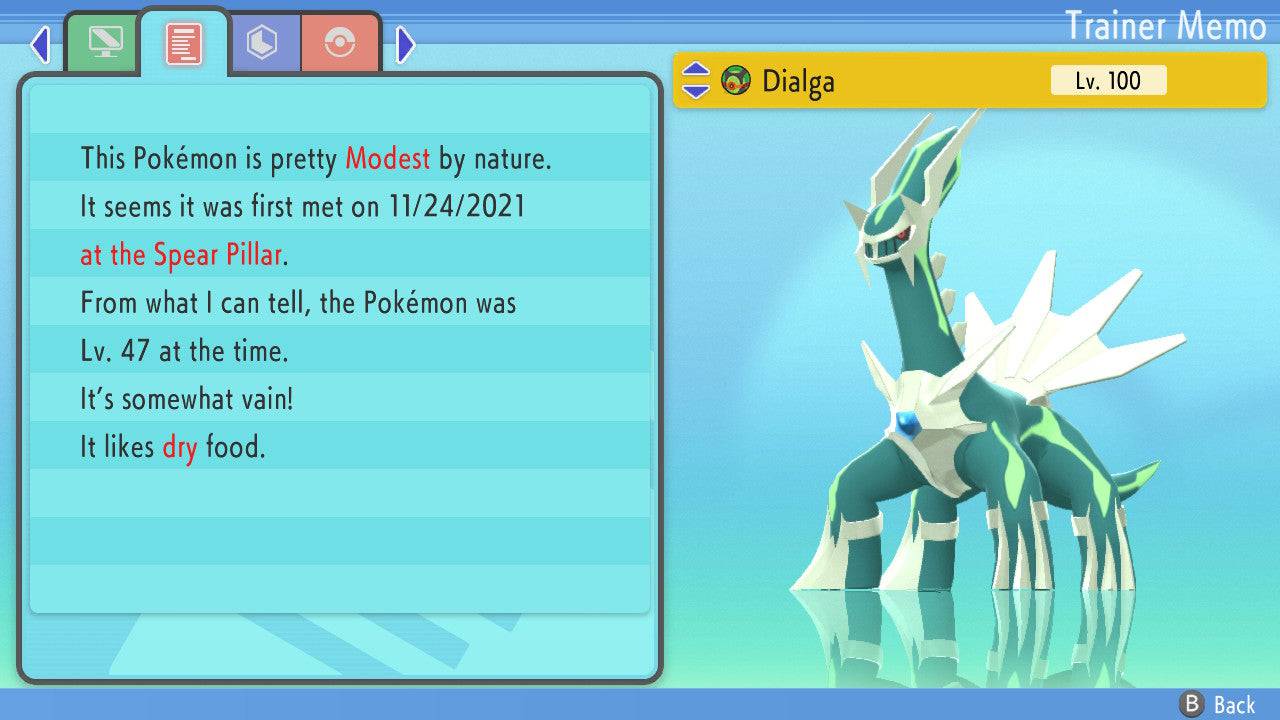Open the green Info tab with monitor icon
1280x720 pixels.
tap(103, 41)
